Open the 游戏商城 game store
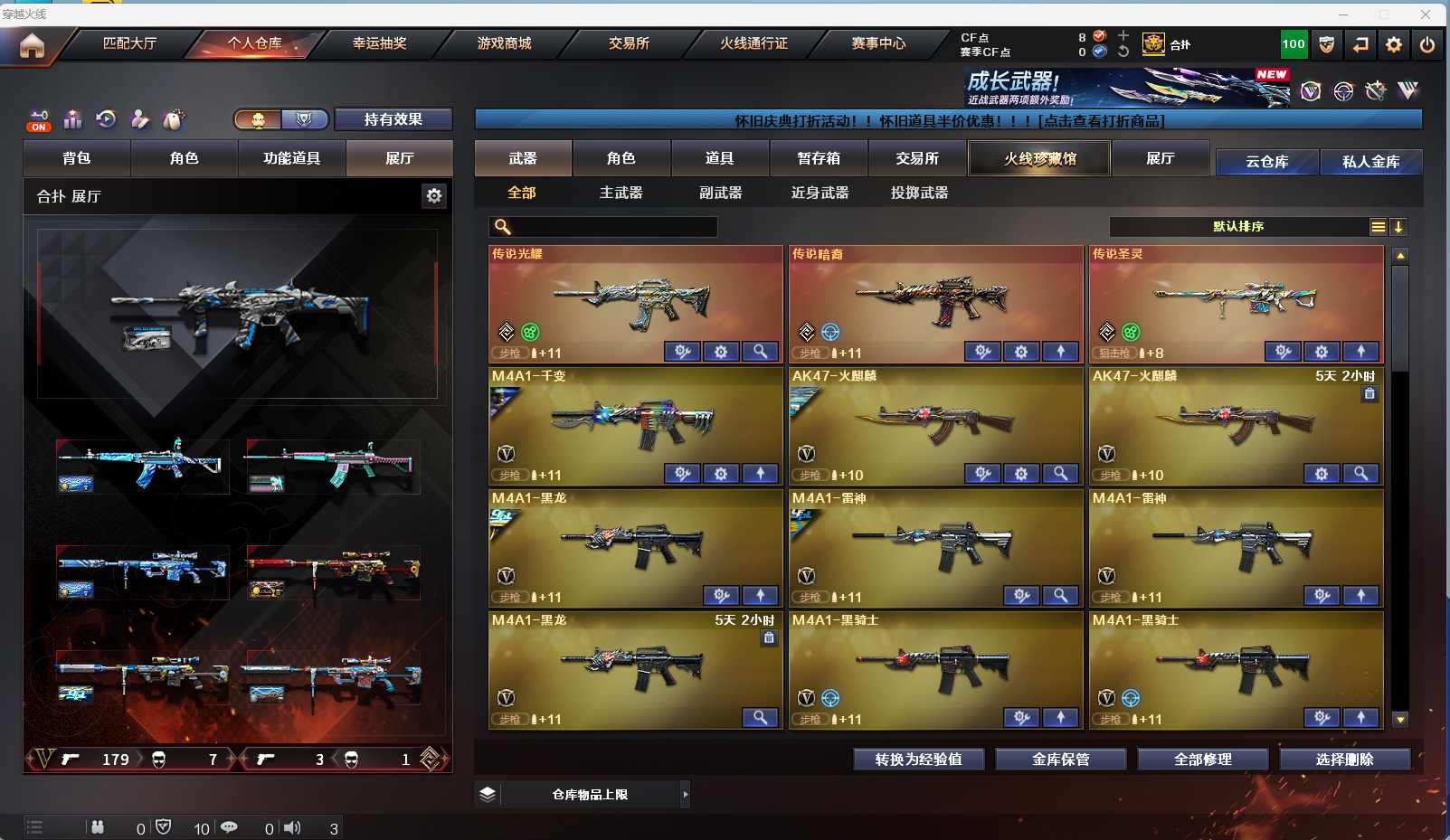 pos(504,43)
